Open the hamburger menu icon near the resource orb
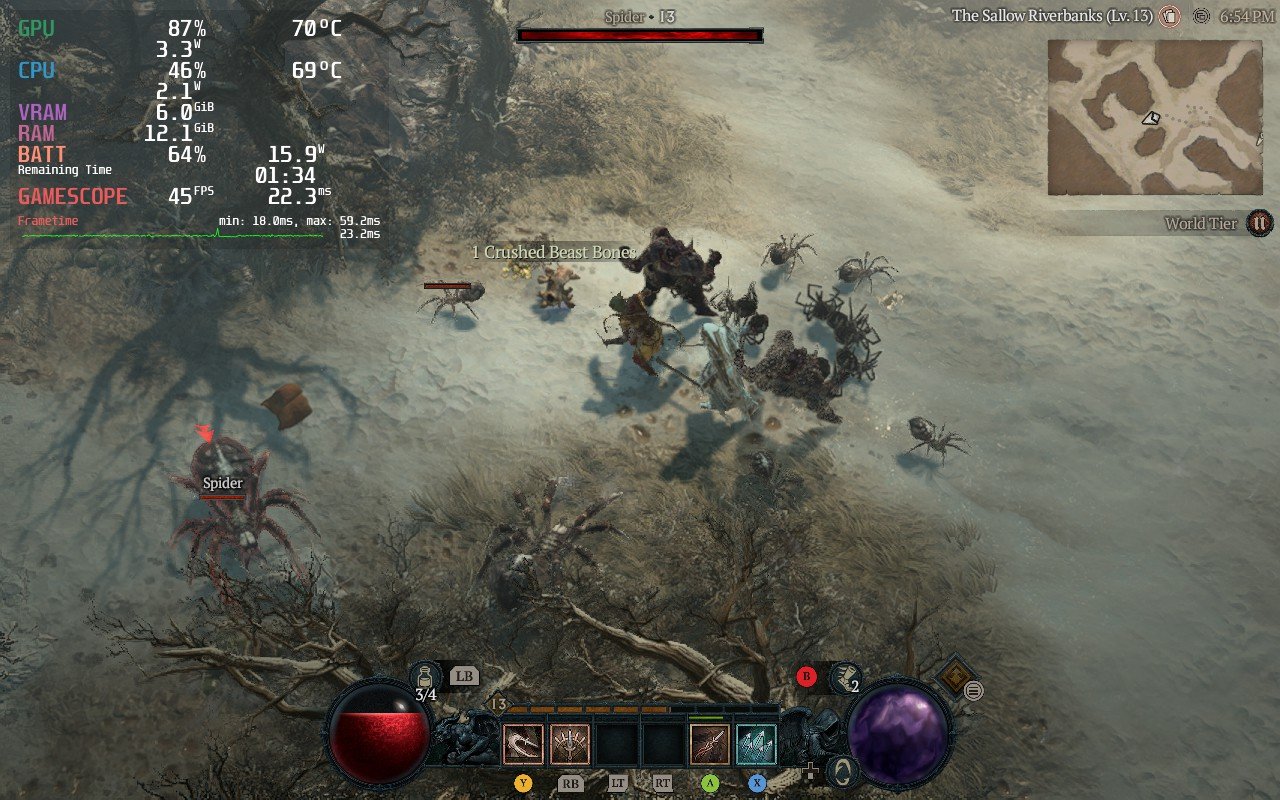This screenshot has width=1280, height=800. [x=974, y=690]
